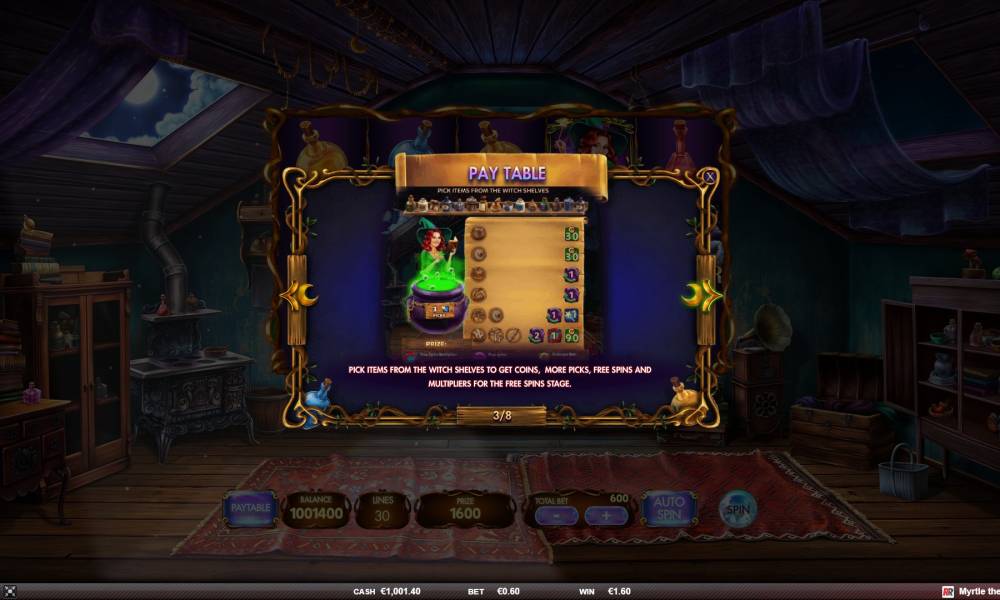Close the Pay Table popup
The width and height of the screenshot is (1000, 600).
[709, 176]
